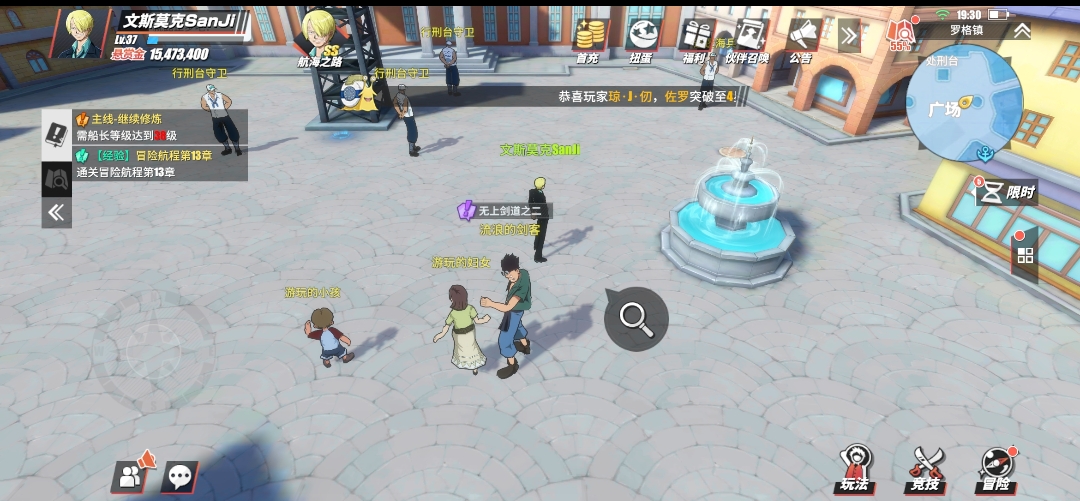Open the map exploration 55% icon
Image resolution: width=1080 pixels, height=501 pixels.
tap(900, 36)
